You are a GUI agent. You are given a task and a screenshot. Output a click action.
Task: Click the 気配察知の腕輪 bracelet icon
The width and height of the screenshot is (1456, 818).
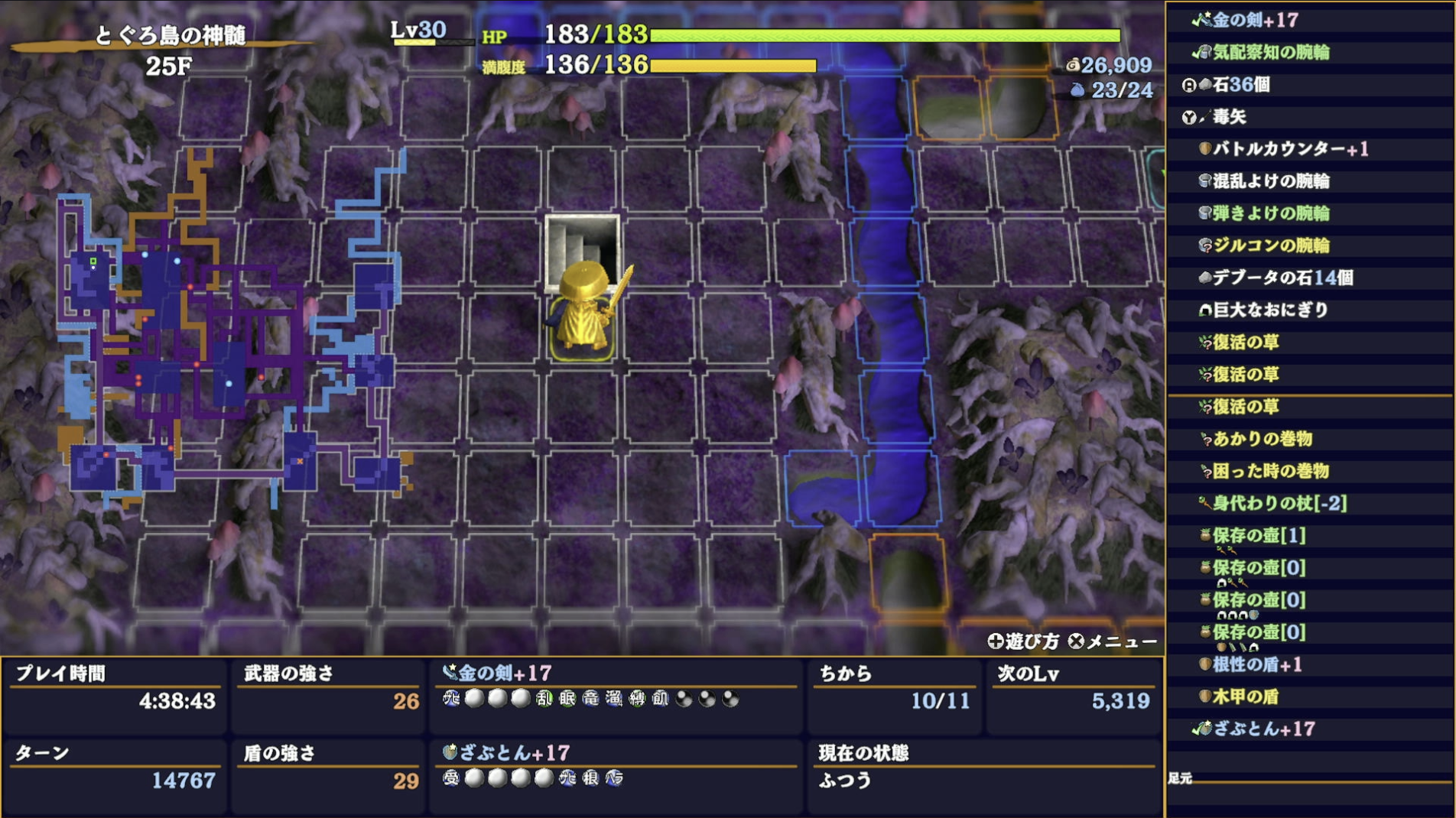[x=1204, y=52]
